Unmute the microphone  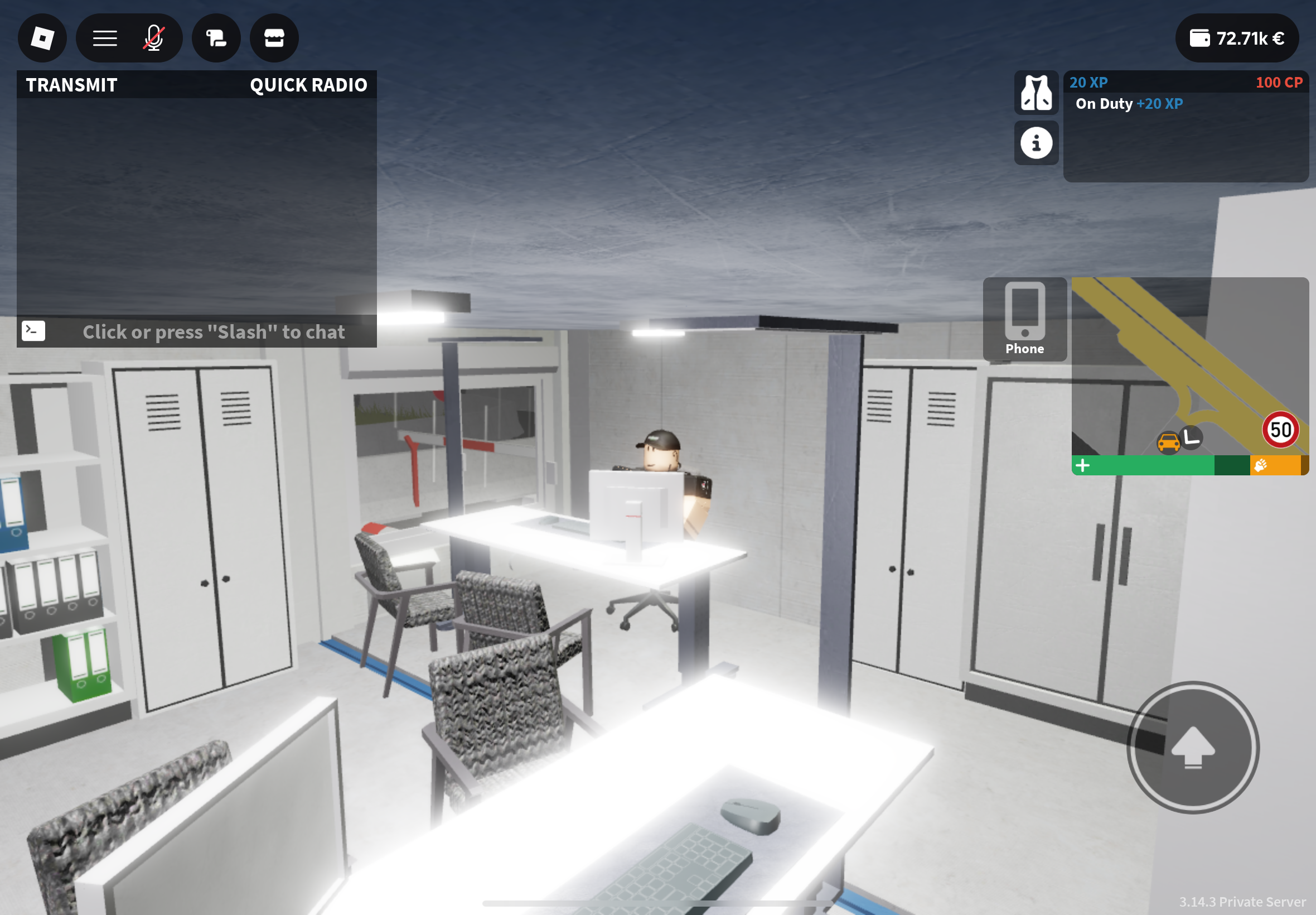coord(153,38)
